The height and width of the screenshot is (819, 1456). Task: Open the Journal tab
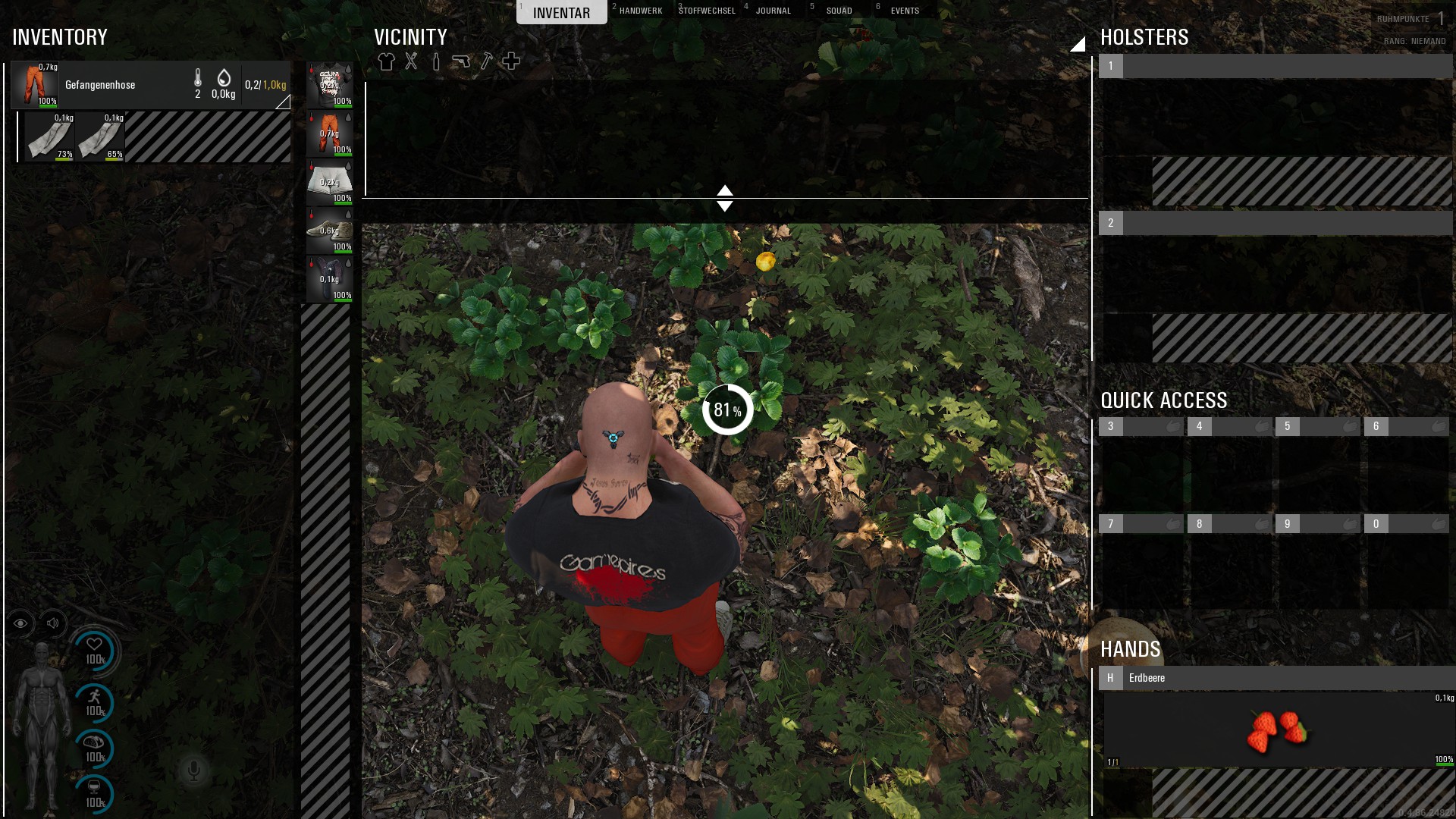773,11
